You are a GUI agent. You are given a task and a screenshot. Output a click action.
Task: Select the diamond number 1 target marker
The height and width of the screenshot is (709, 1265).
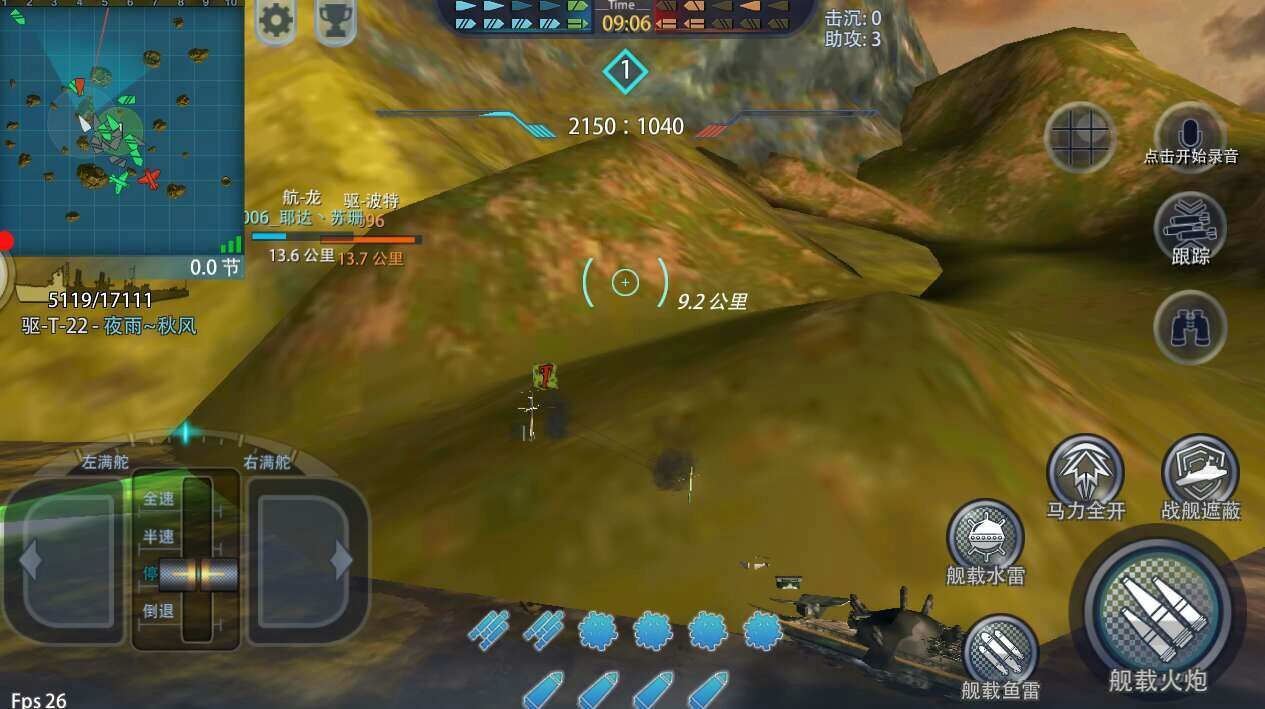[626, 70]
